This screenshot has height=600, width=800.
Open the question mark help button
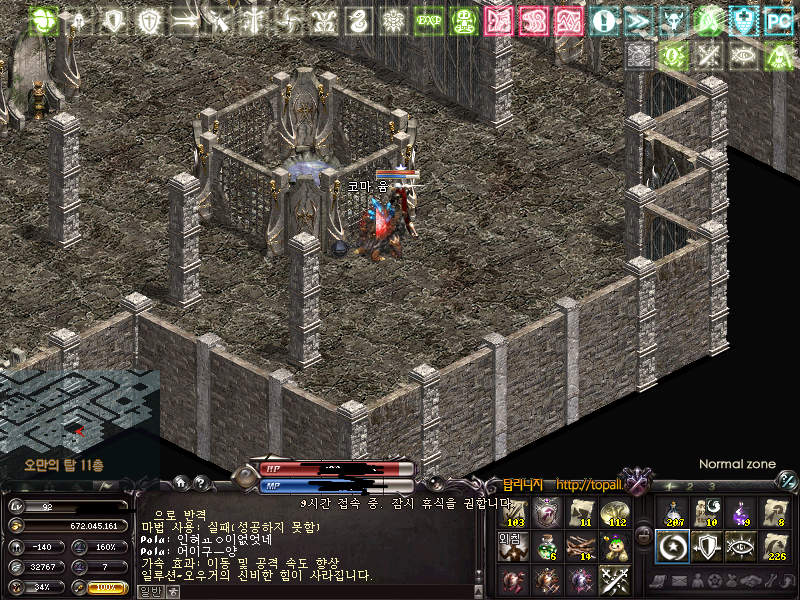[201, 483]
